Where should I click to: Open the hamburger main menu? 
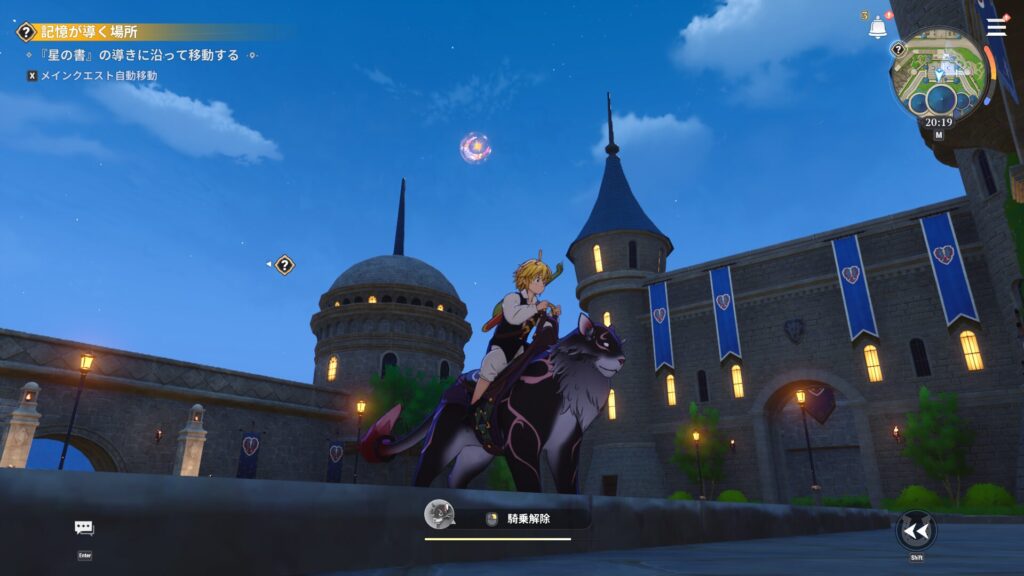pyautogui.click(x=996, y=27)
